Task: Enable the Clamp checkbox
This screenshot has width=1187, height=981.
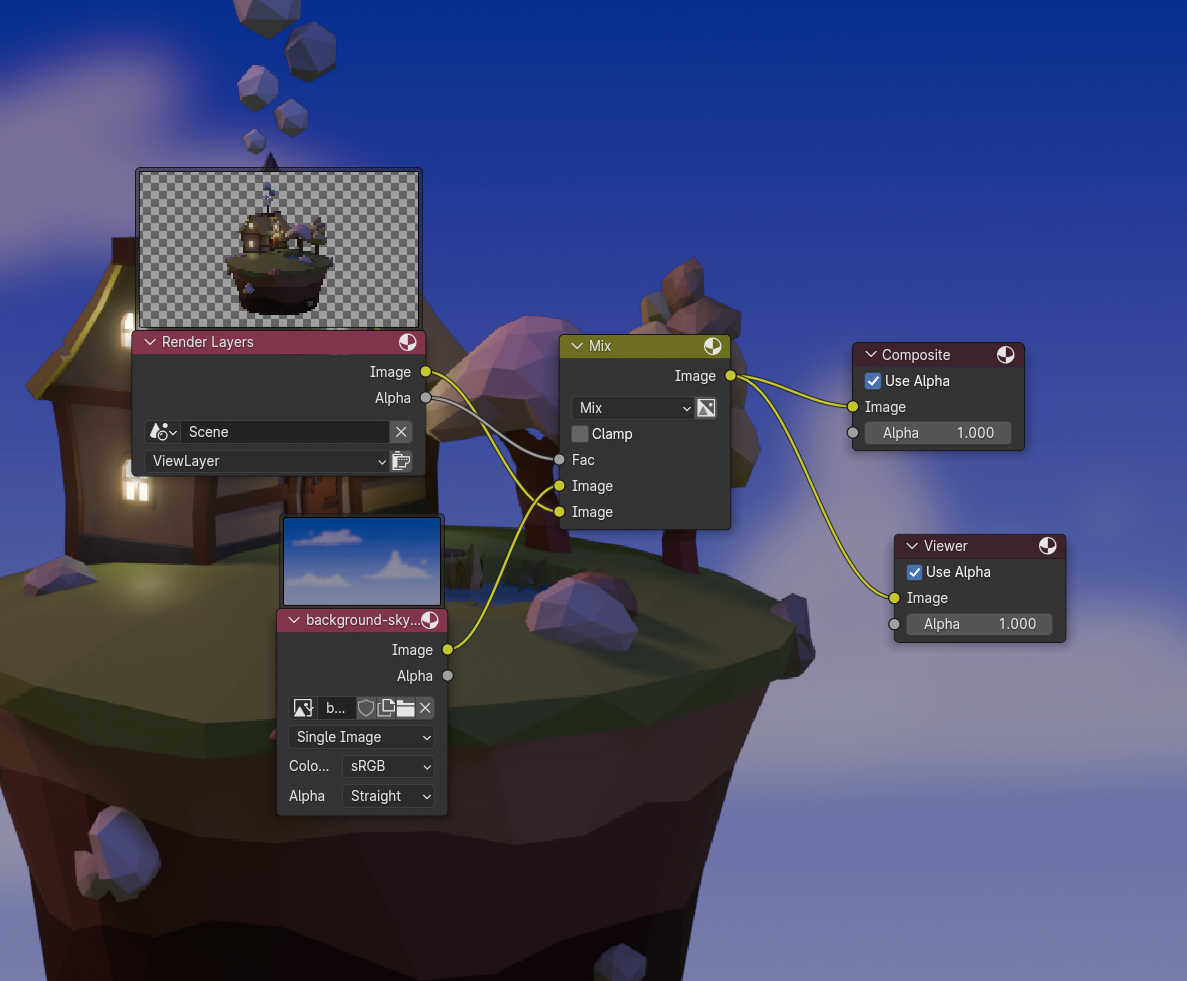Action: coord(580,434)
